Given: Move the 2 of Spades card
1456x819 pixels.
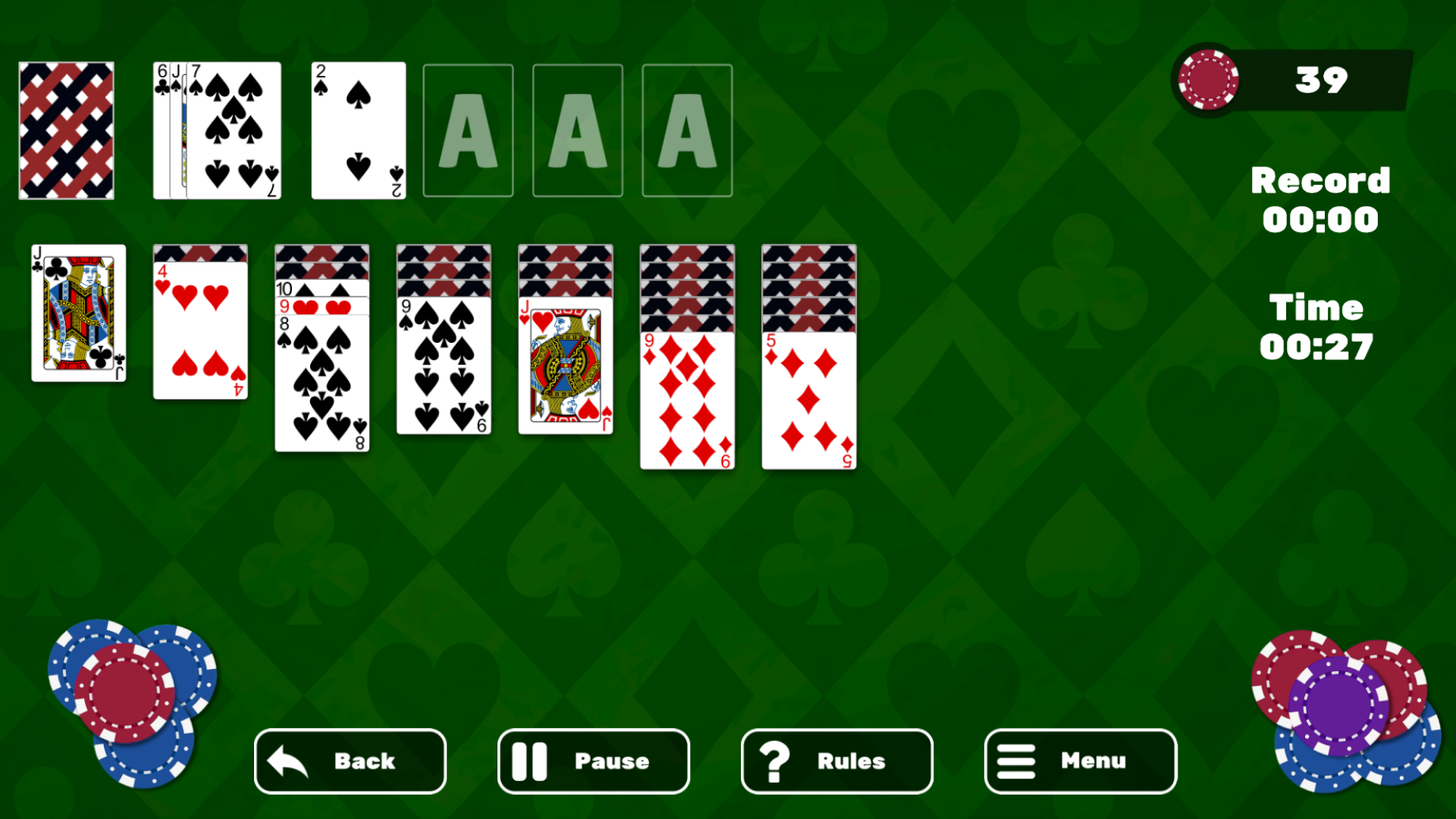Looking at the screenshot, I should click(x=358, y=130).
